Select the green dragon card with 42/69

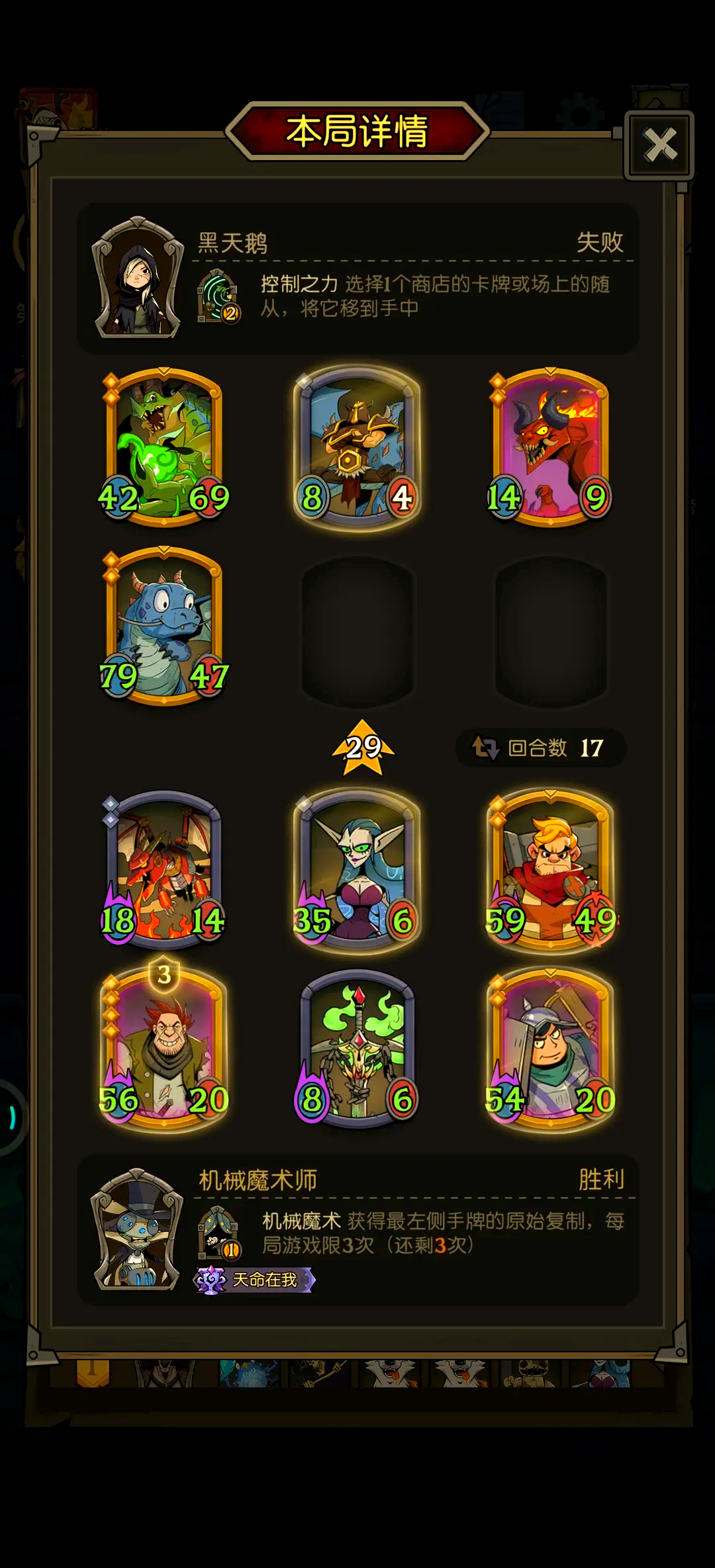(164, 447)
